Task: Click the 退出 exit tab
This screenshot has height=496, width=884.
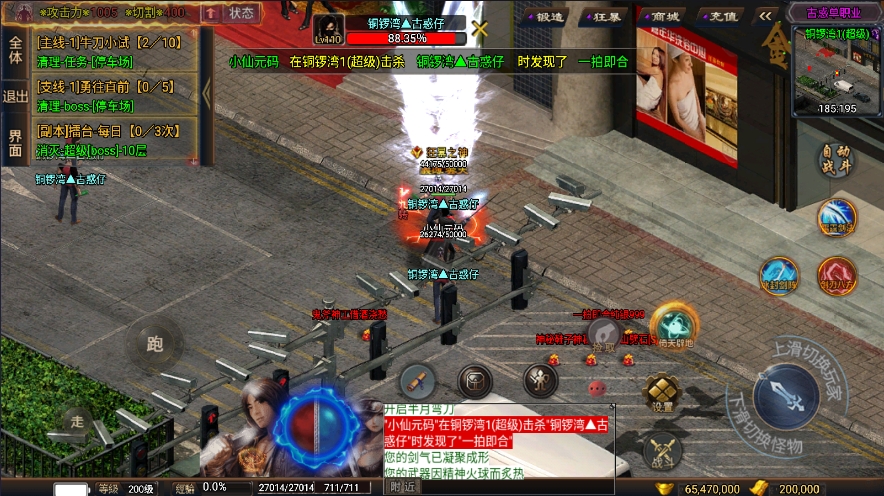Action: coord(15,97)
